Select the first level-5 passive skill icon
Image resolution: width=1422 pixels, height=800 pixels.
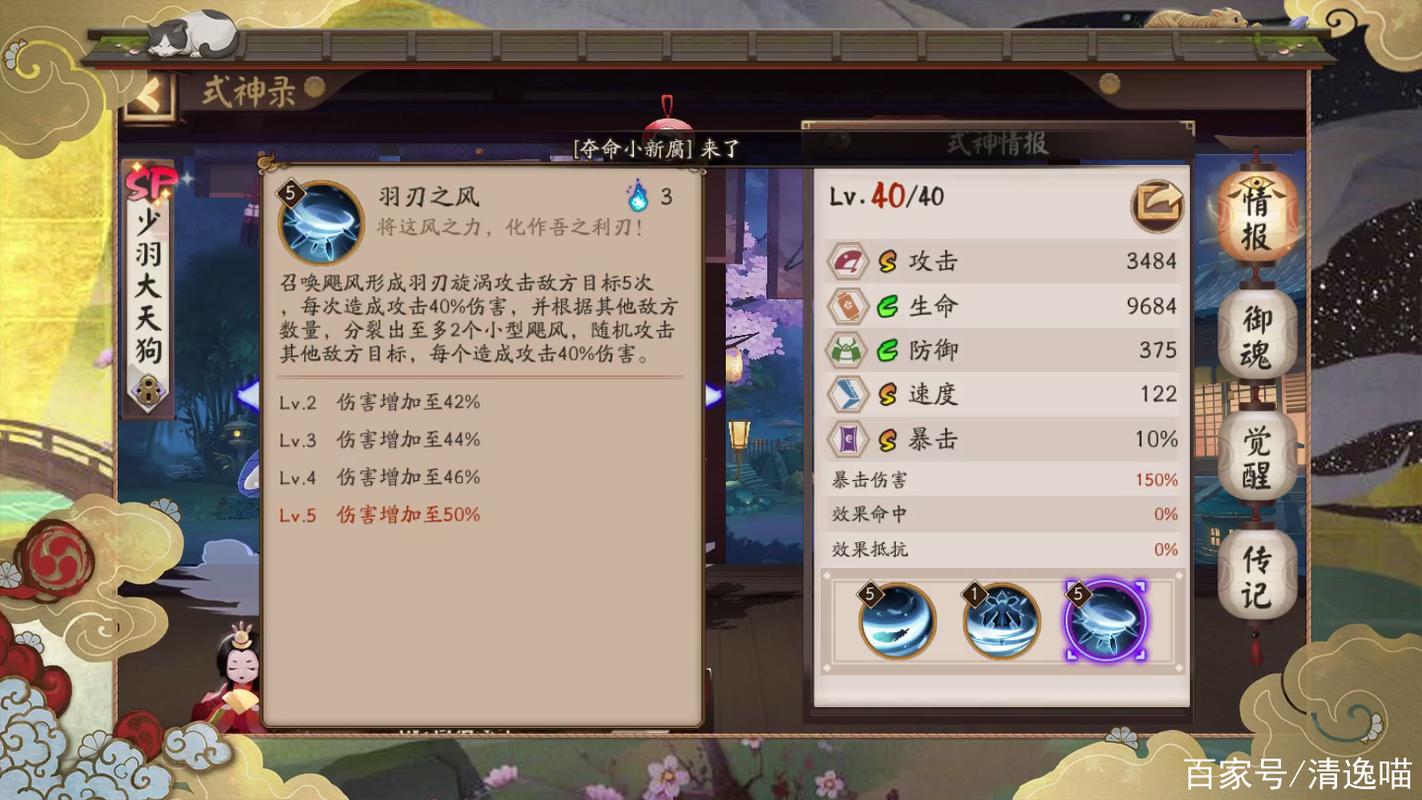pyautogui.click(x=898, y=622)
